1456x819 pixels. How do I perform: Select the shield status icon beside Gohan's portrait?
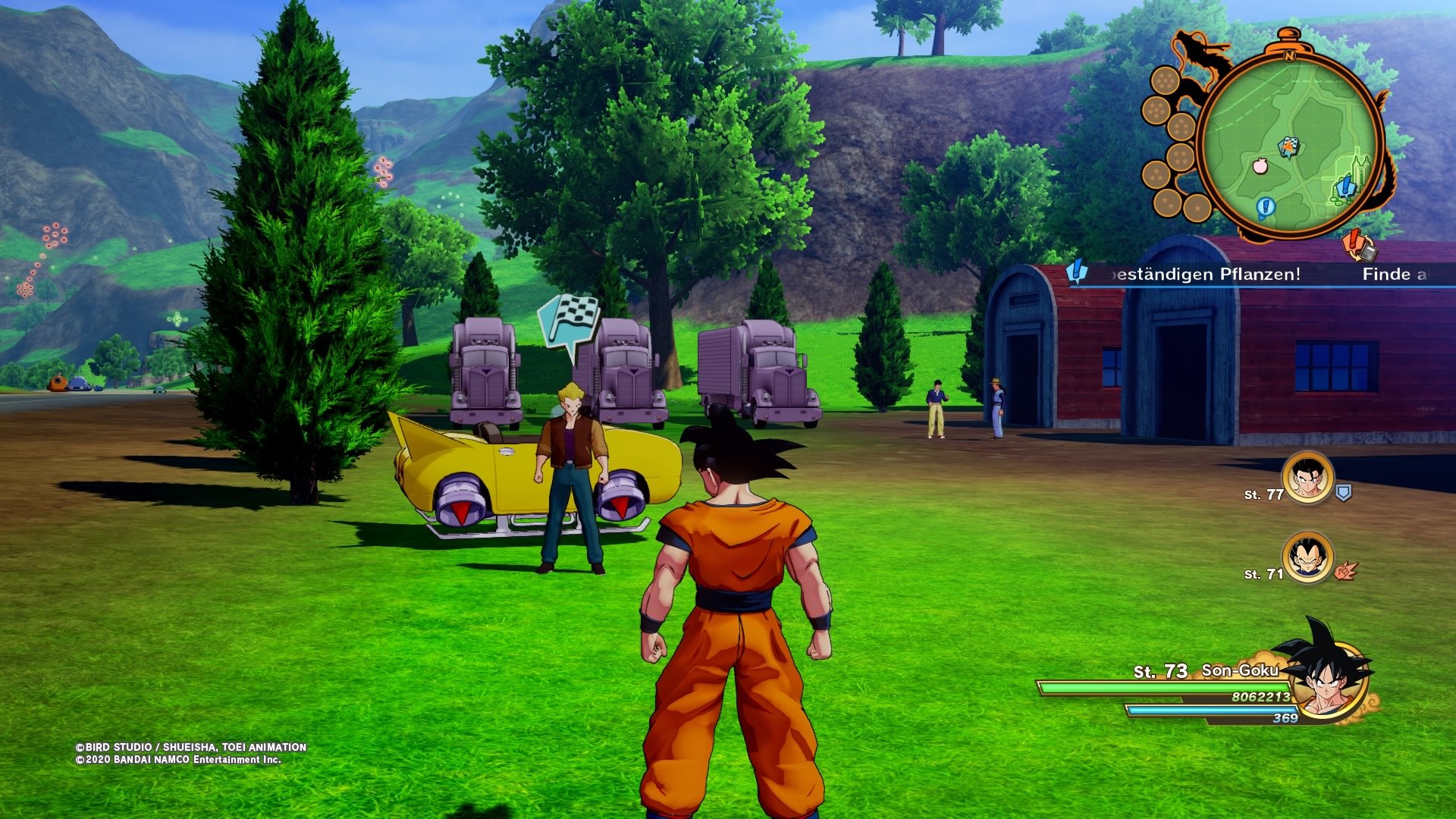[x=1344, y=492]
